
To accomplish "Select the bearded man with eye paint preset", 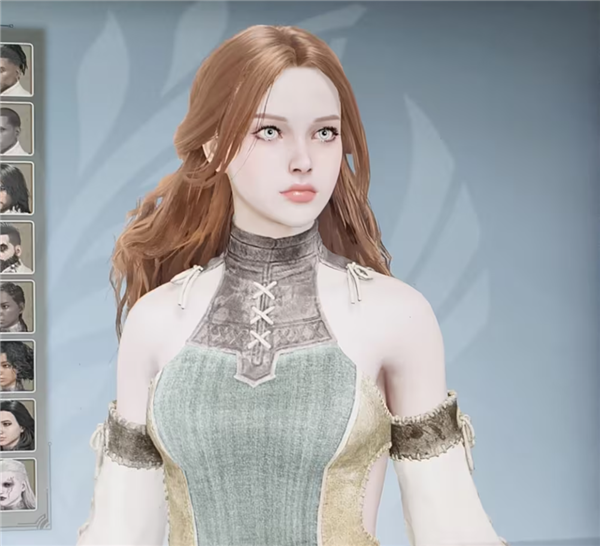I will pos(15,247).
